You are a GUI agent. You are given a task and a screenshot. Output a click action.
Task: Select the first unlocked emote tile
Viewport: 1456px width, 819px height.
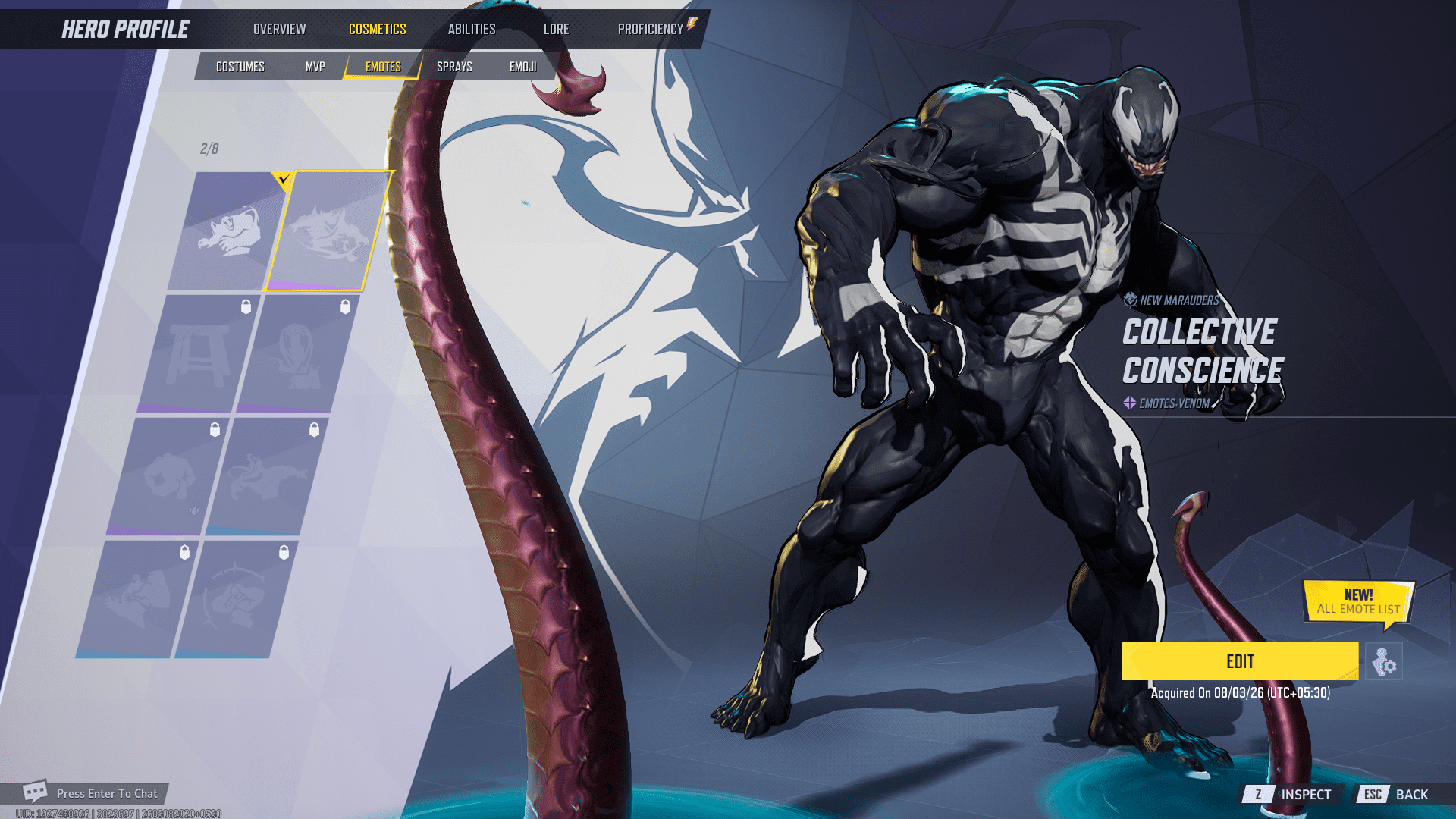[226, 231]
